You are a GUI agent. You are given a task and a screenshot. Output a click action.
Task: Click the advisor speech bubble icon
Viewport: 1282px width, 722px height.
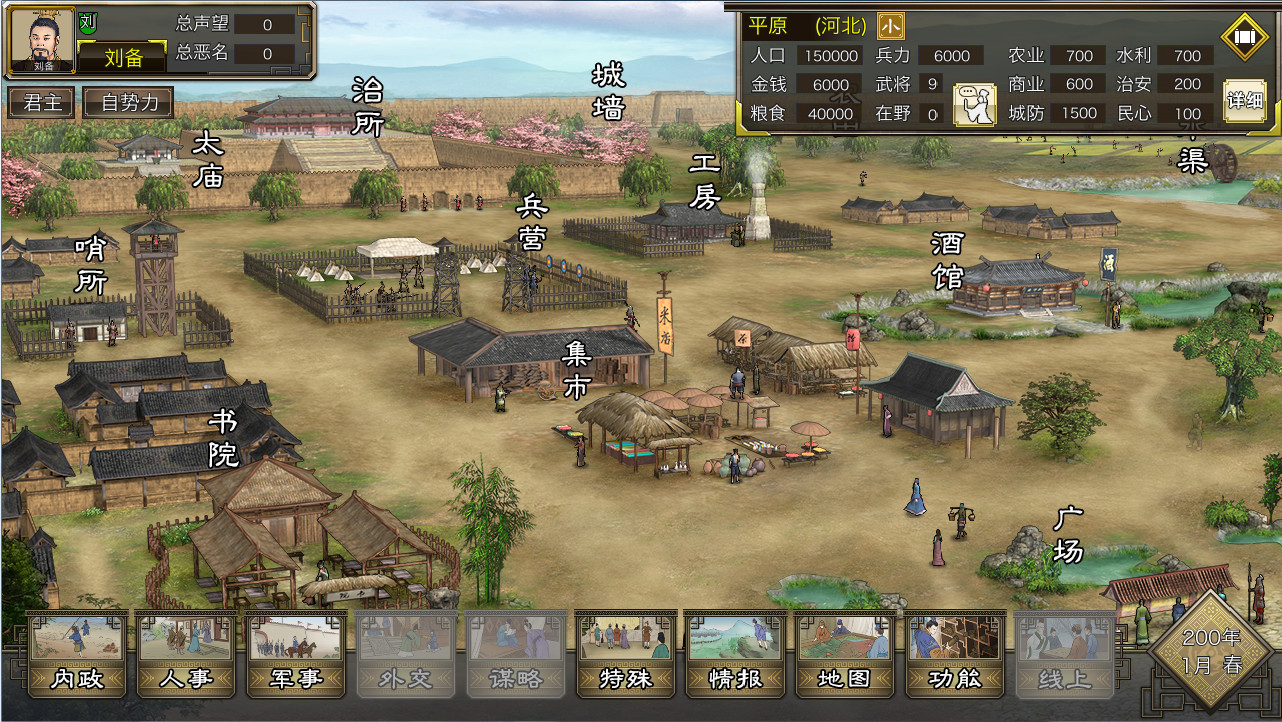[x=974, y=105]
